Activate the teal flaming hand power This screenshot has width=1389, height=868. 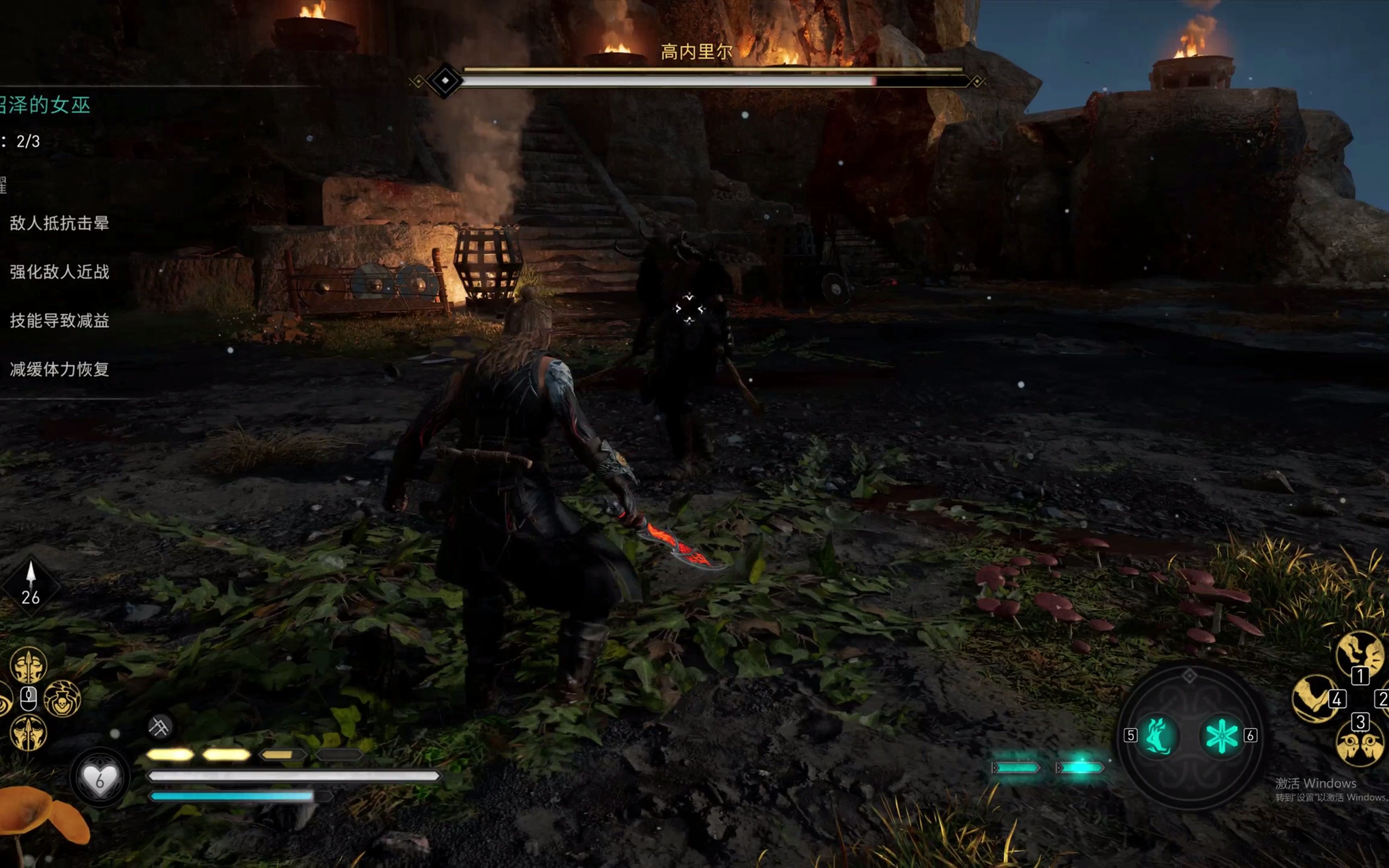click(1158, 735)
